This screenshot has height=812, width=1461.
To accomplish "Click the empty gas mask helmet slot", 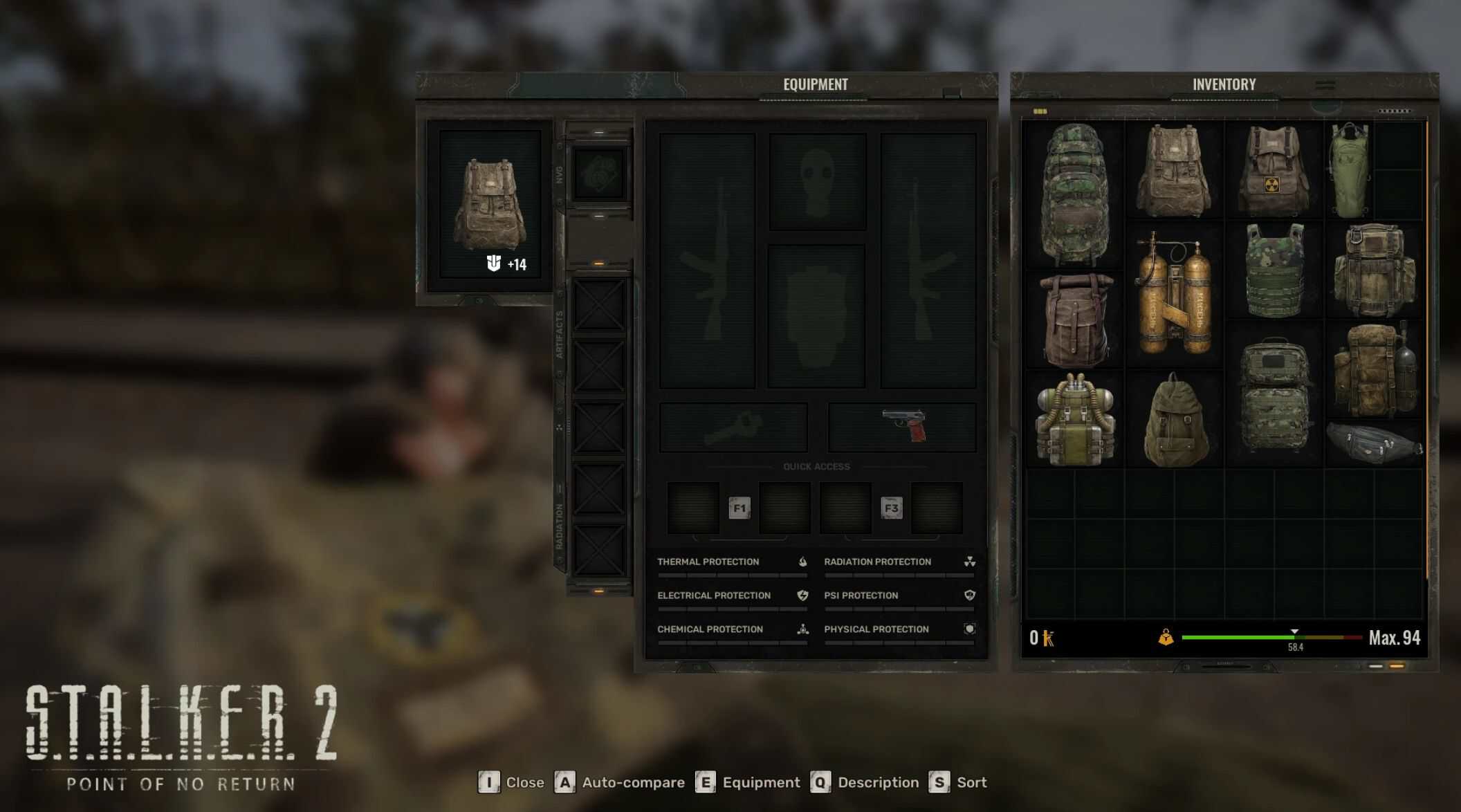I will point(817,181).
